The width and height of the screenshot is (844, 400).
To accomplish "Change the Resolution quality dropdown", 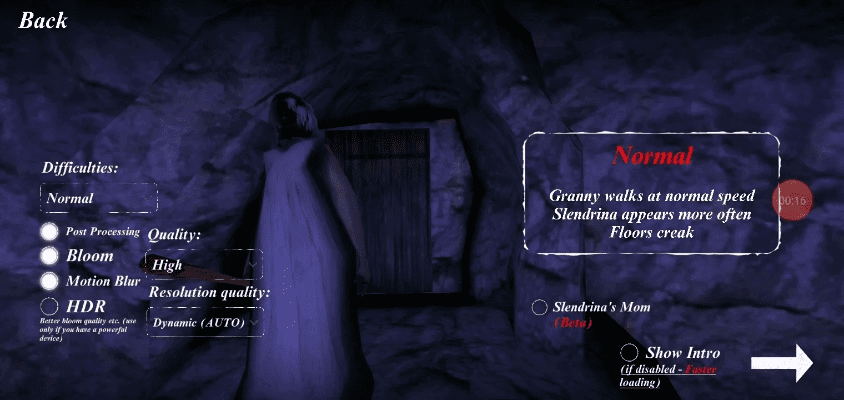I will click(x=206, y=322).
